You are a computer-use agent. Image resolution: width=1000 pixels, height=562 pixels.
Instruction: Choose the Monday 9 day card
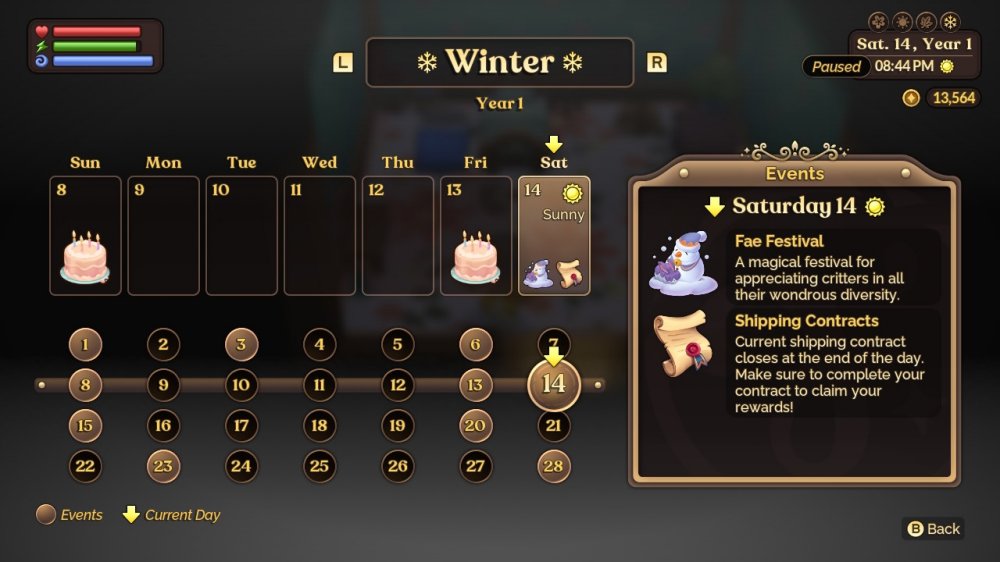pyautogui.click(x=163, y=236)
